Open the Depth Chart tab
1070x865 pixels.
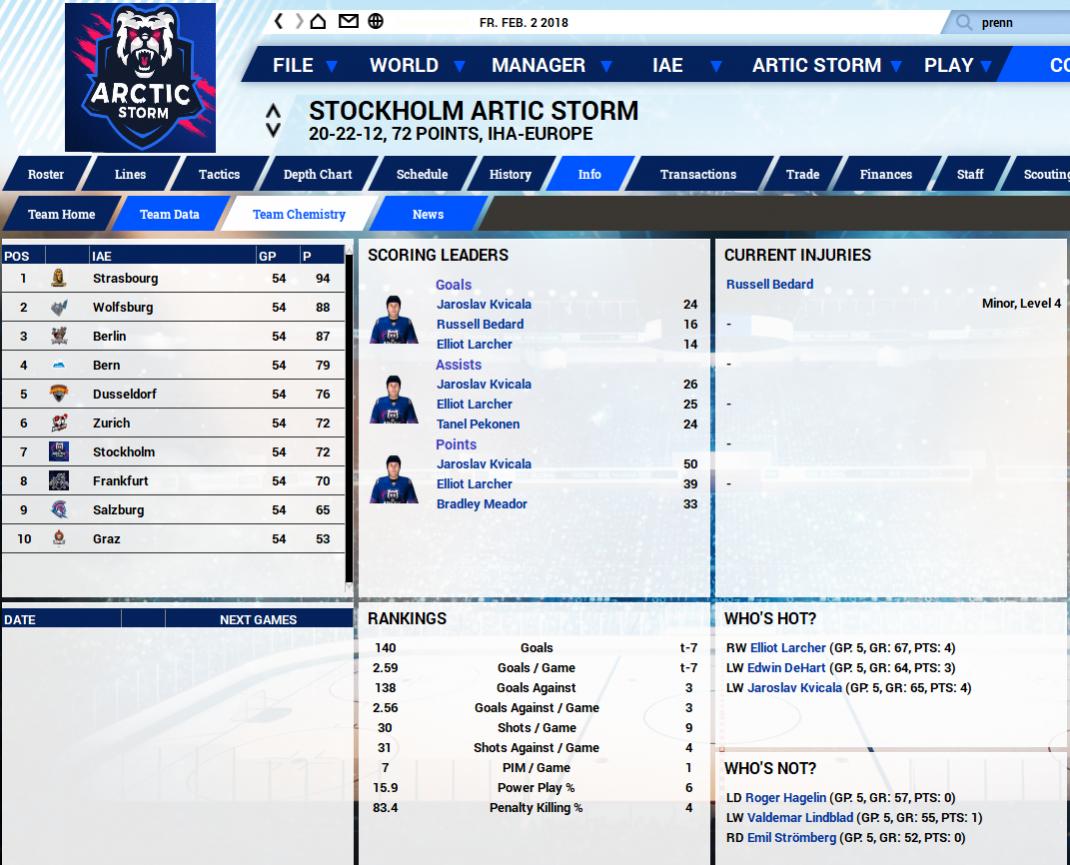point(317,174)
